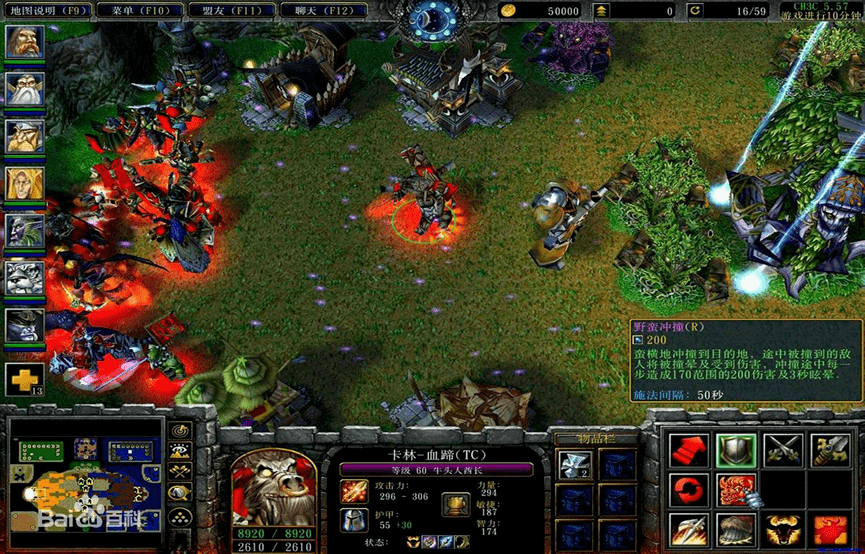Activate the red arrow Move command

tap(688, 450)
